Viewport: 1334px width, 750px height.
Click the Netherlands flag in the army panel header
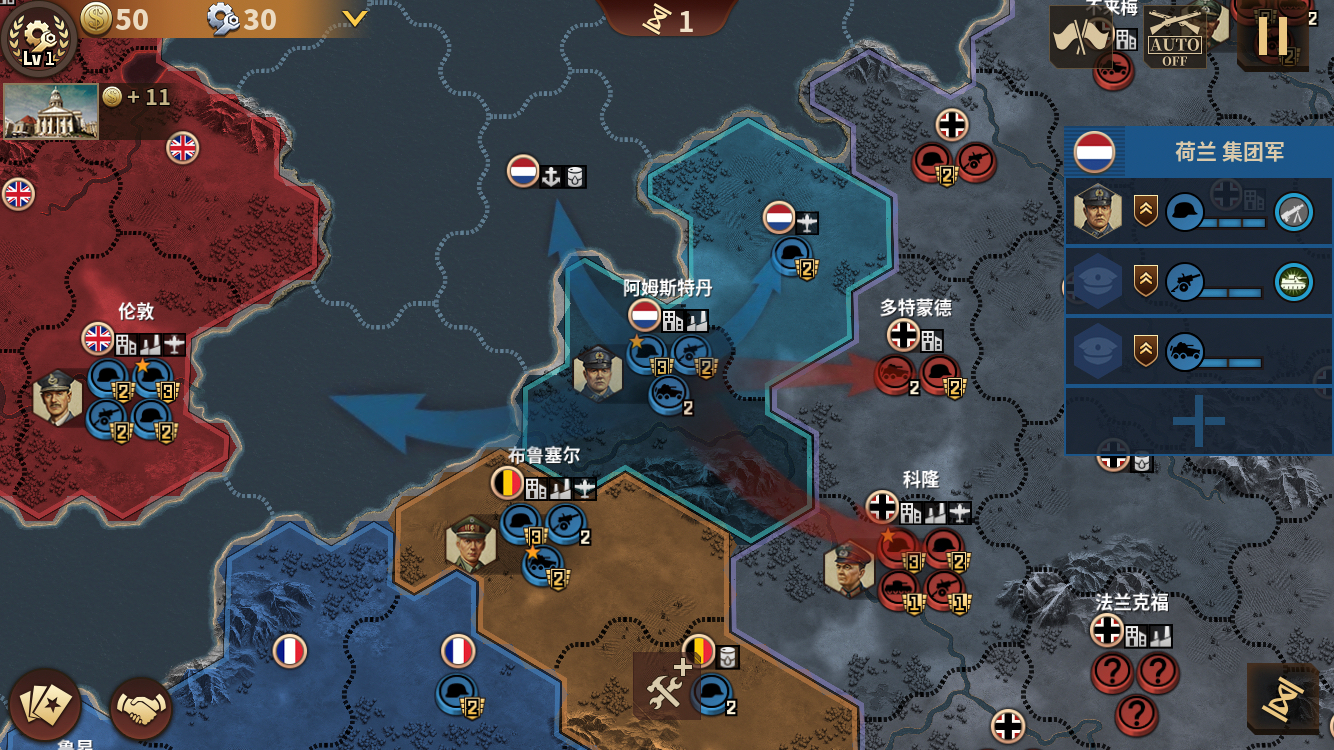1094,152
